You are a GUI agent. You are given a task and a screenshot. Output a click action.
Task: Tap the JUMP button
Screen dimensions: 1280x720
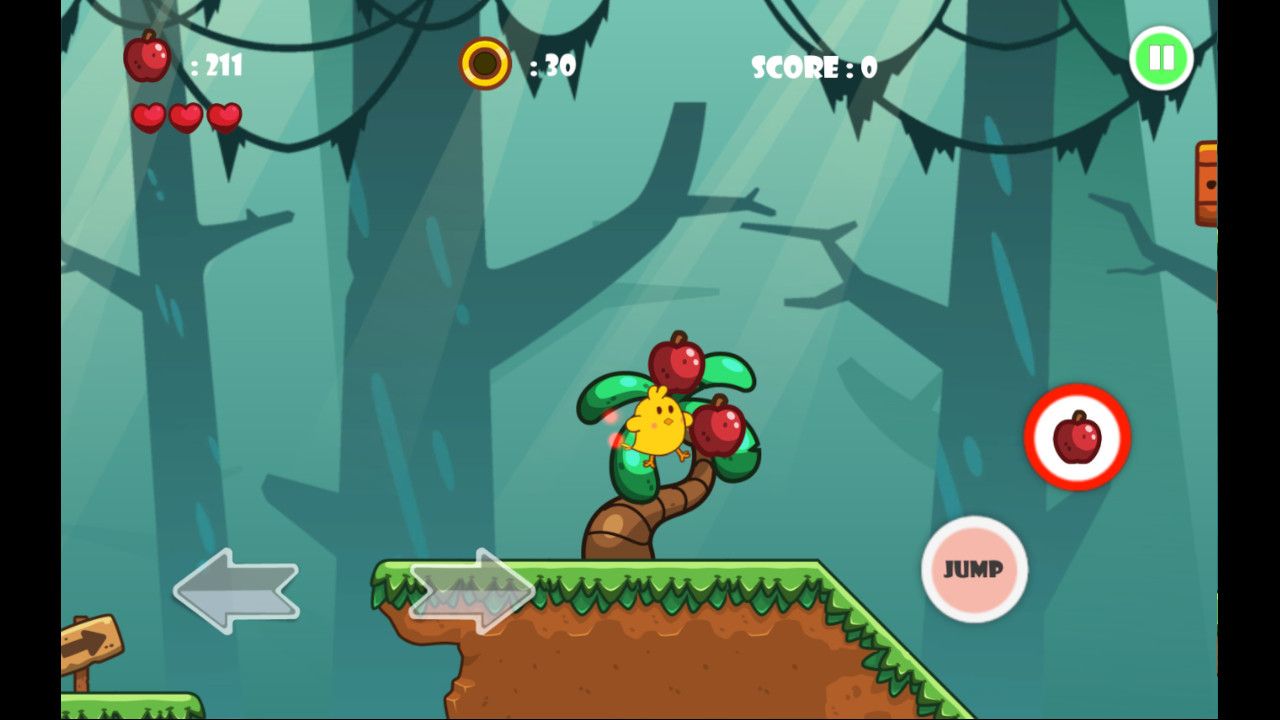point(974,569)
